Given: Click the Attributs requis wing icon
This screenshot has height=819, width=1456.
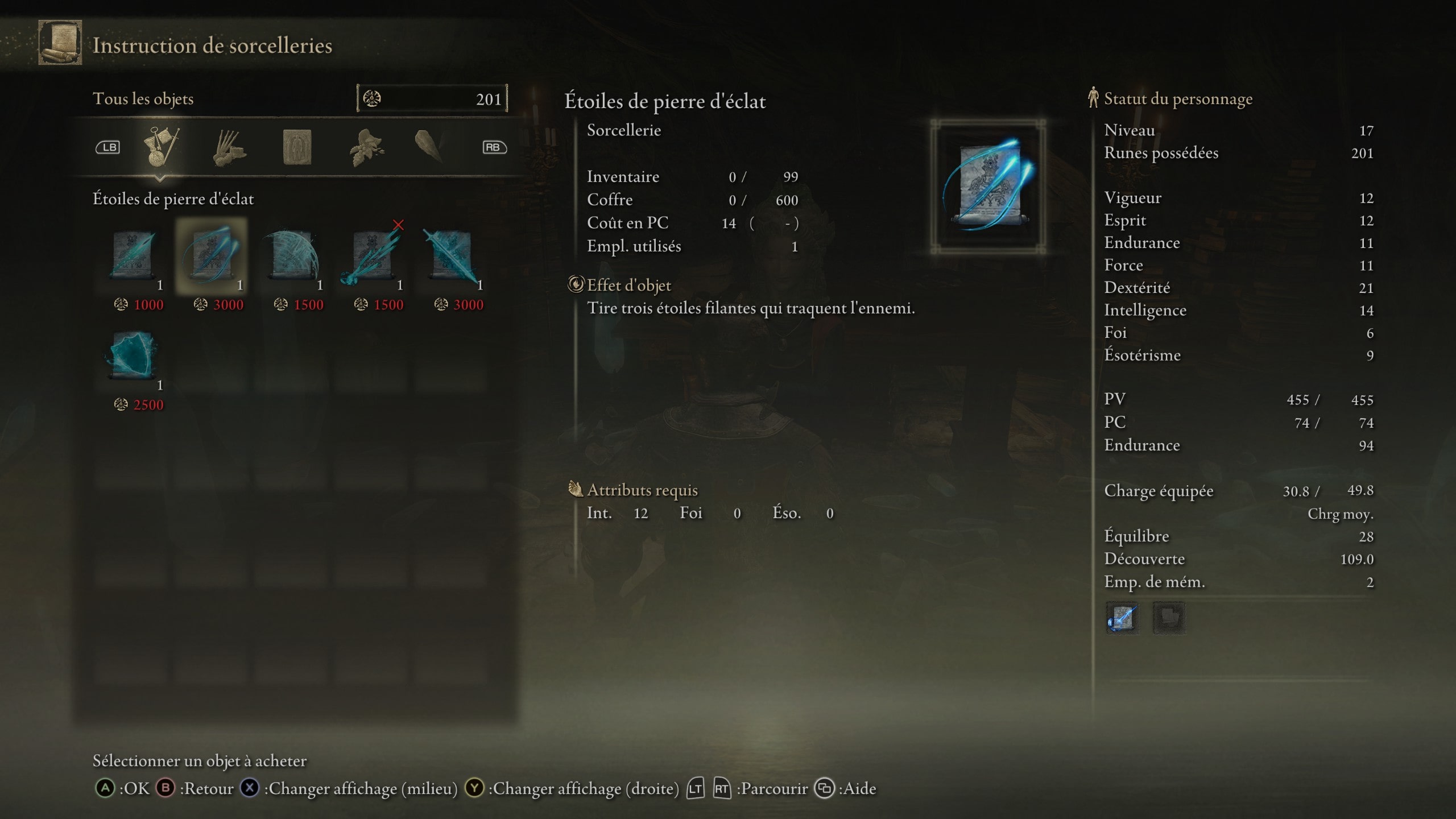Looking at the screenshot, I should pyautogui.click(x=576, y=489).
